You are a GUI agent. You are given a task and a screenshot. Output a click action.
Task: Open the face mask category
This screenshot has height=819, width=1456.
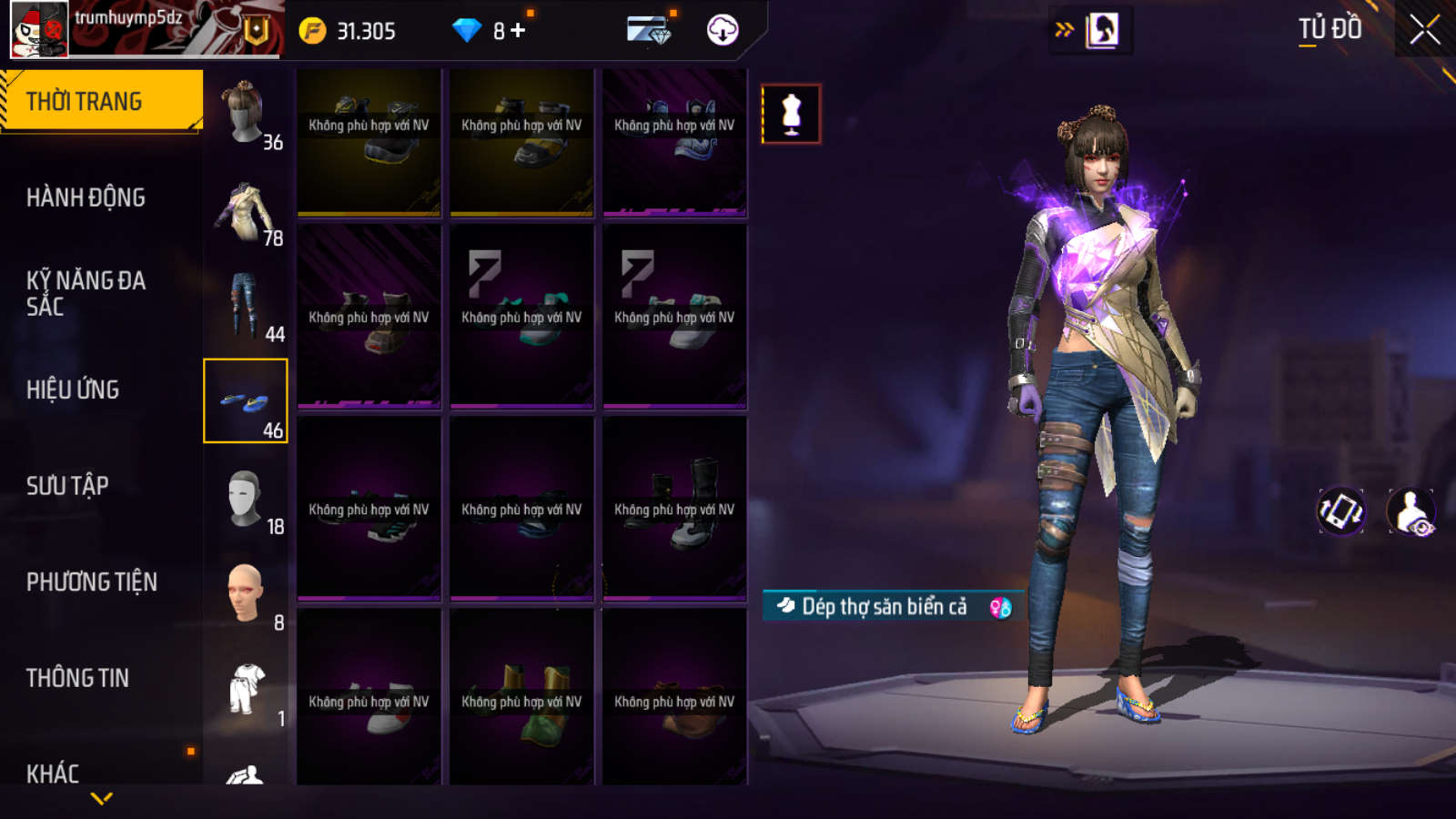pyautogui.click(x=246, y=498)
